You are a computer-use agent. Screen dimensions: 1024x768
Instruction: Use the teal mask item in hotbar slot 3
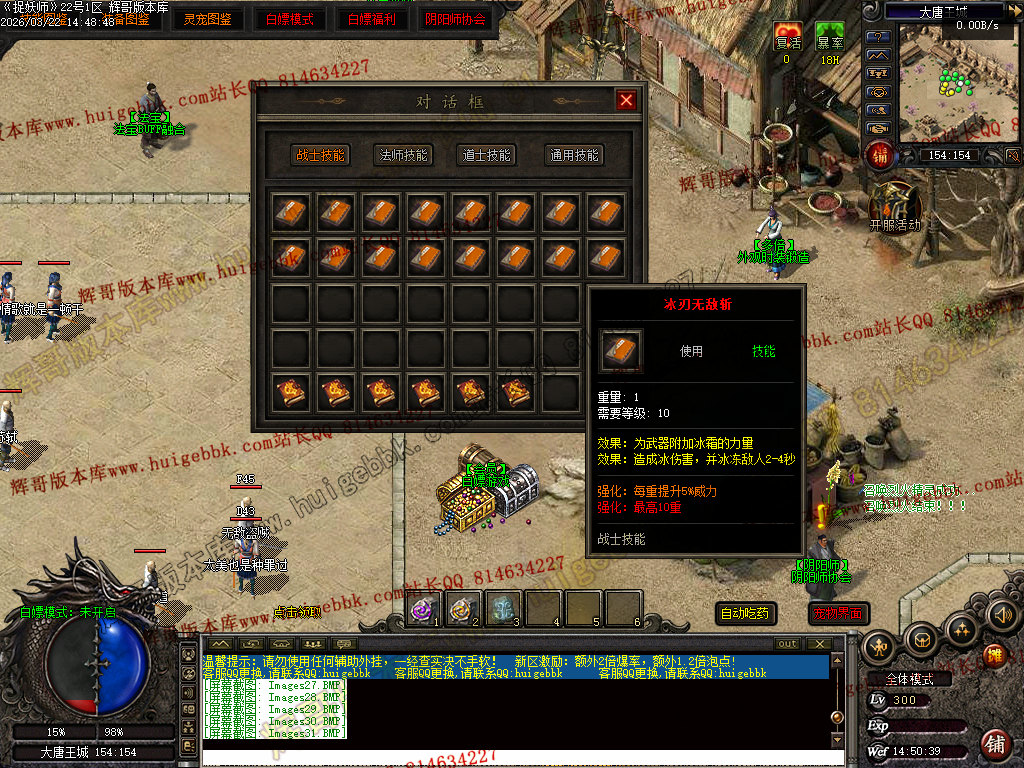click(x=504, y=607)
